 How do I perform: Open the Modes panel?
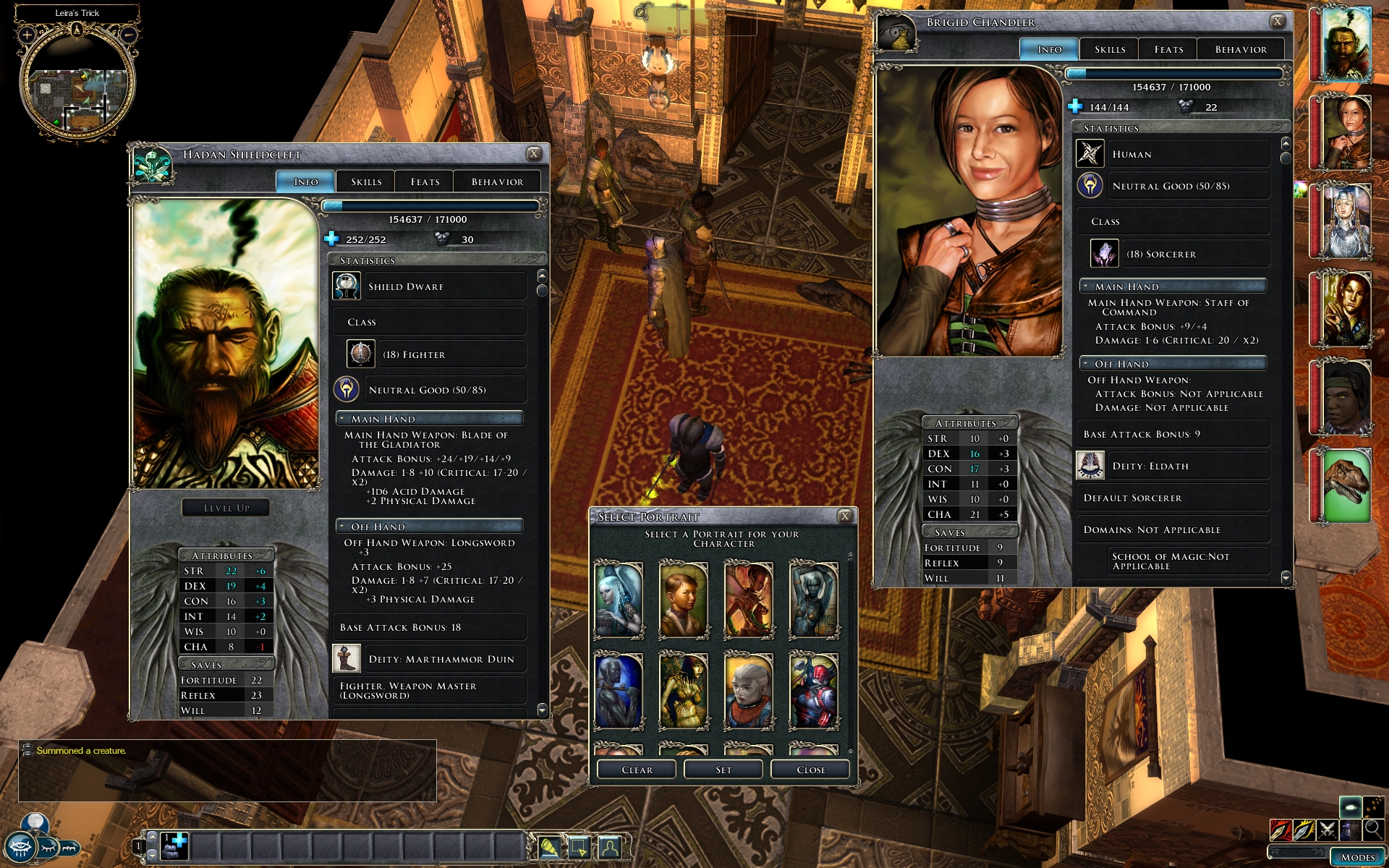point(1357,857)
